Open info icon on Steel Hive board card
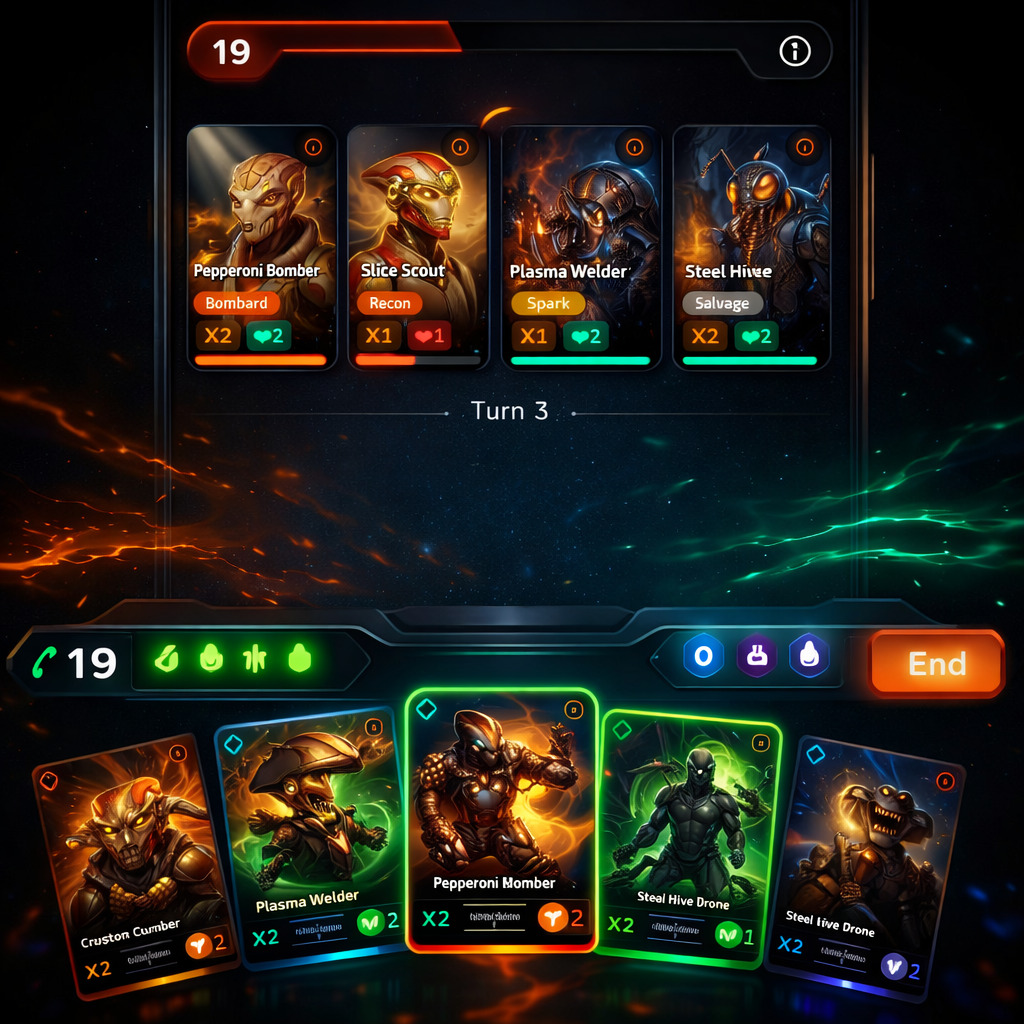Screen dimensions: 1024x1024 pos(802,147)
